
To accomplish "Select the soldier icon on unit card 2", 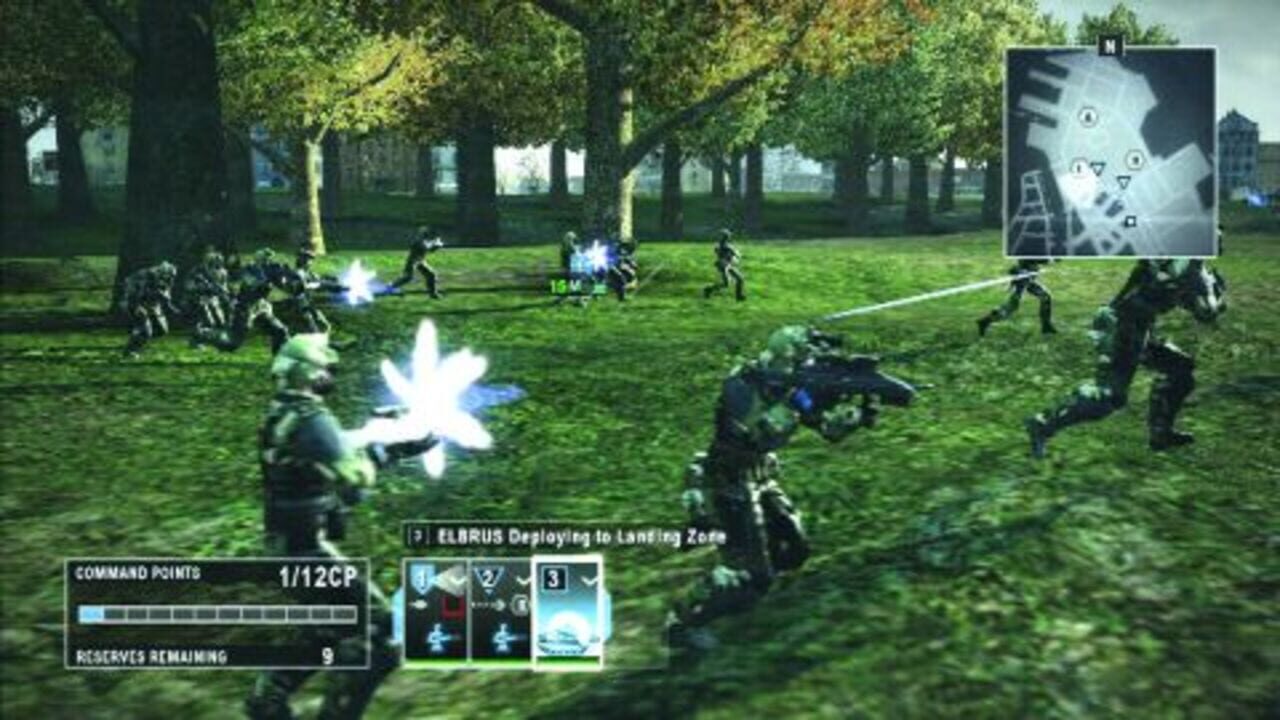I will 501,637.
